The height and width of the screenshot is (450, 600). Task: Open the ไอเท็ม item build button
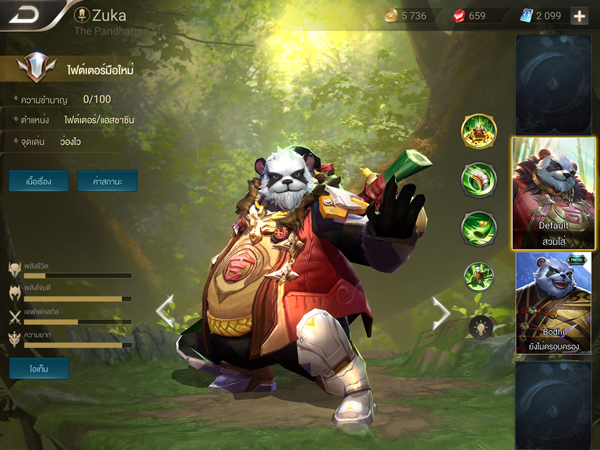coord(38,368)
